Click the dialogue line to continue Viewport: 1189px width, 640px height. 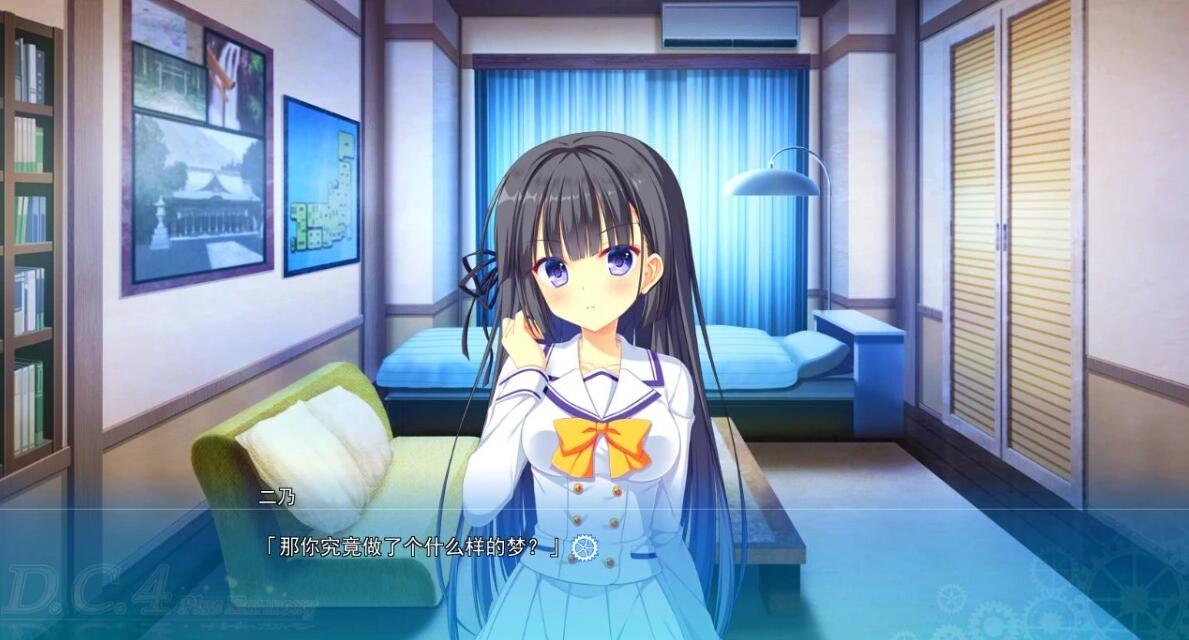pos(410,547)
